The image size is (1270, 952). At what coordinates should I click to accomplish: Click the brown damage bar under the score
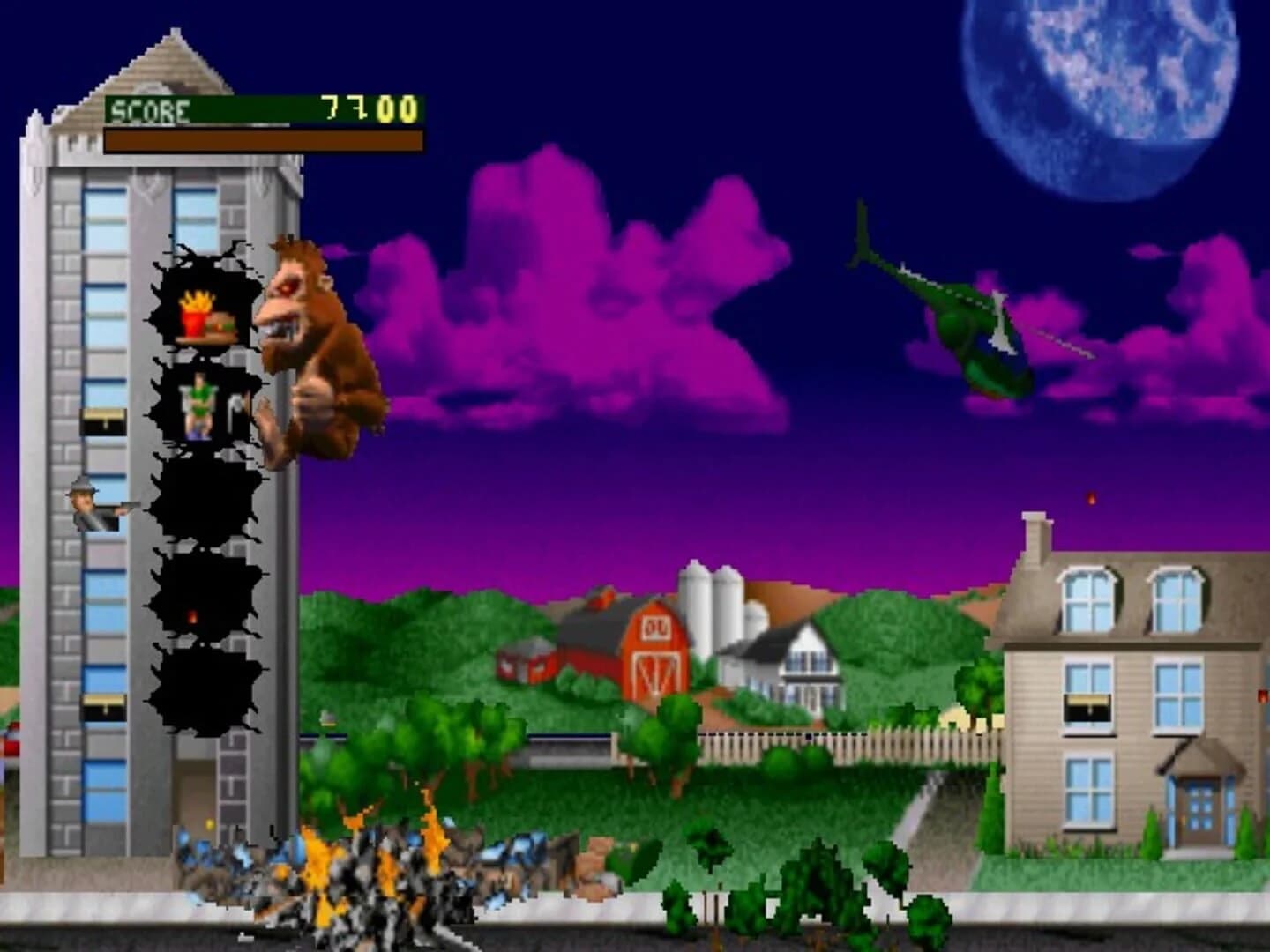point(260,141)
